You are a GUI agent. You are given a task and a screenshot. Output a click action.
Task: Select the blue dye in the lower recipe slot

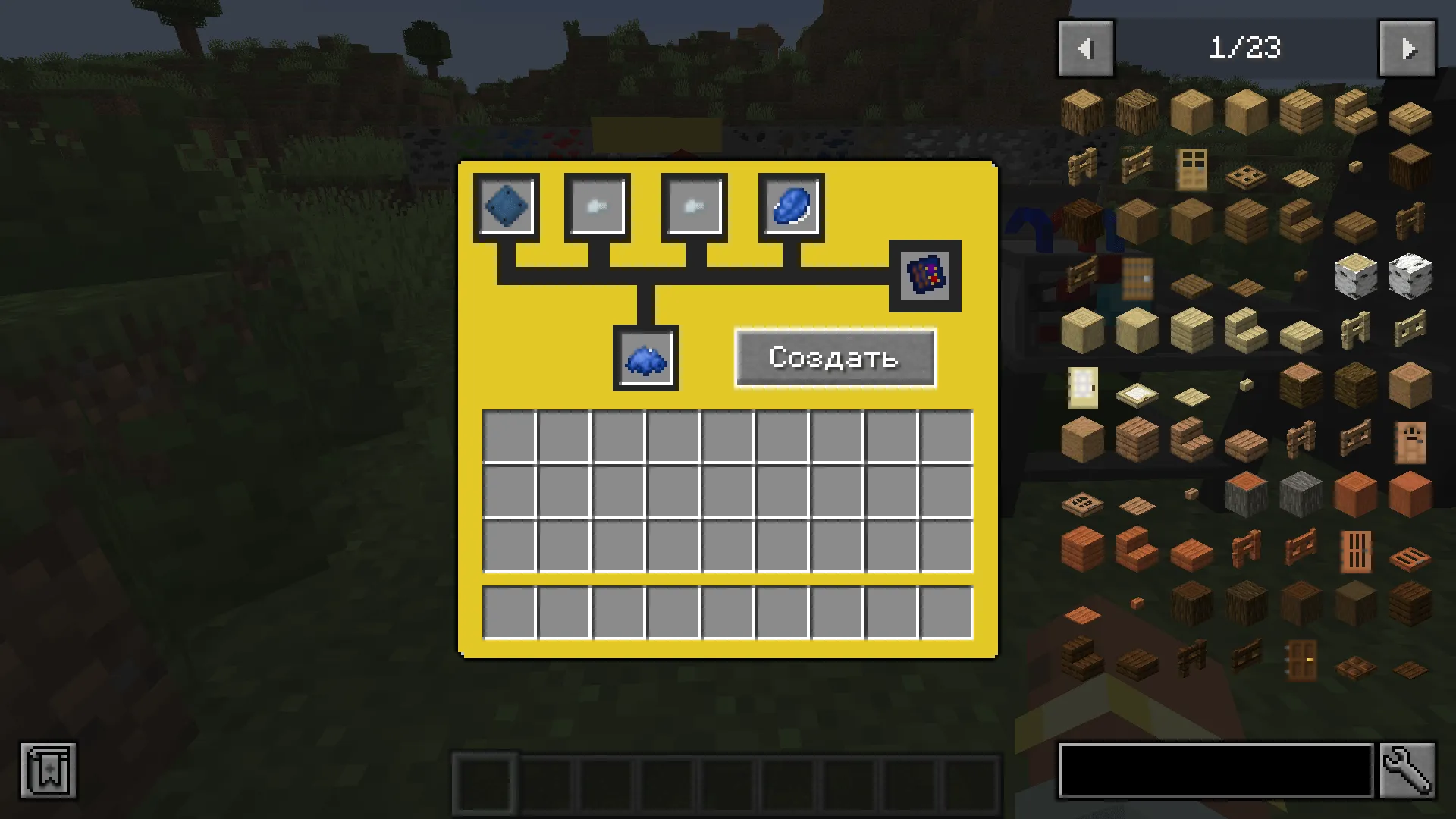[x=645, y=357]
